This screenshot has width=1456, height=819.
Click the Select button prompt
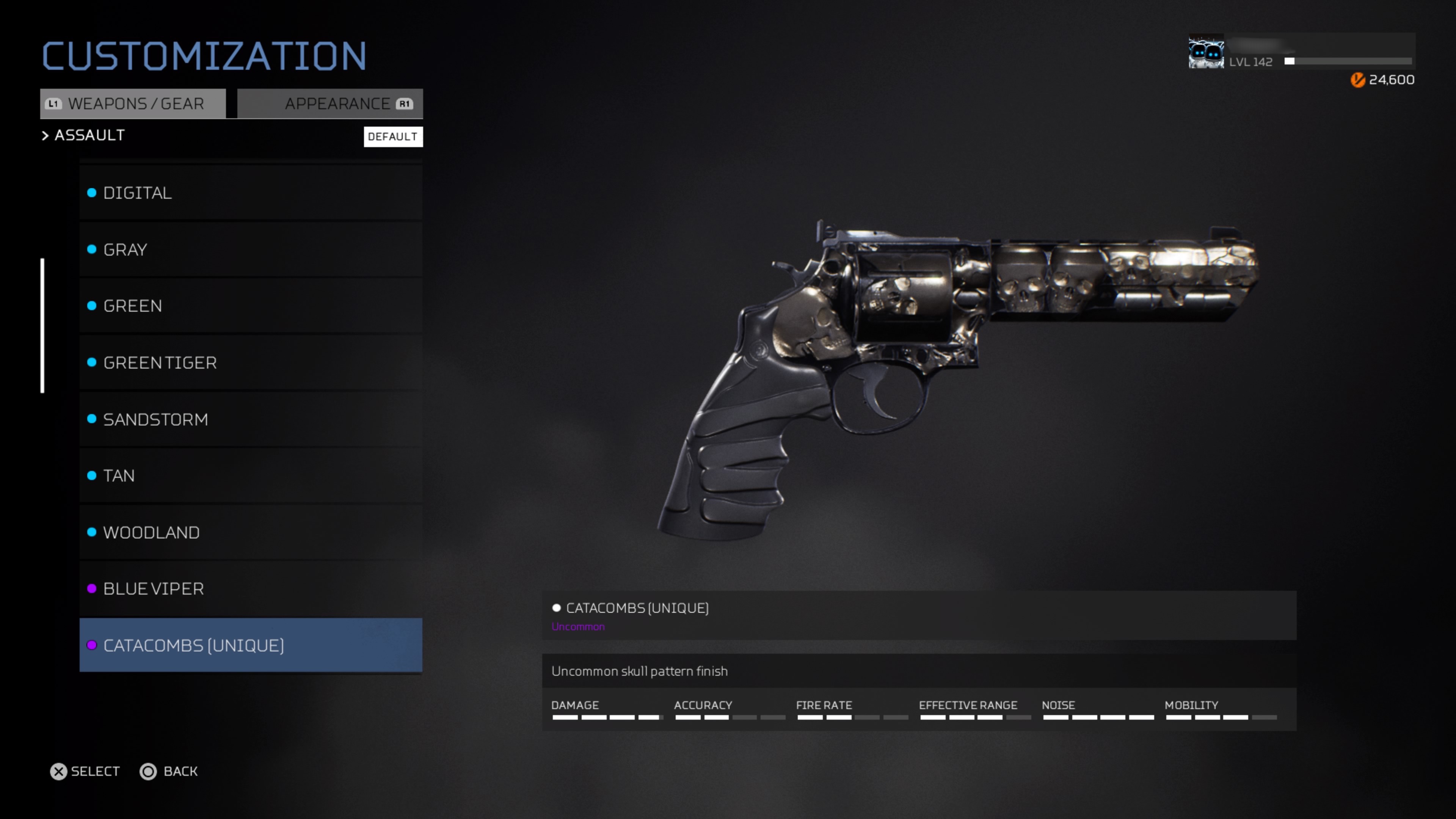(85, 772)
